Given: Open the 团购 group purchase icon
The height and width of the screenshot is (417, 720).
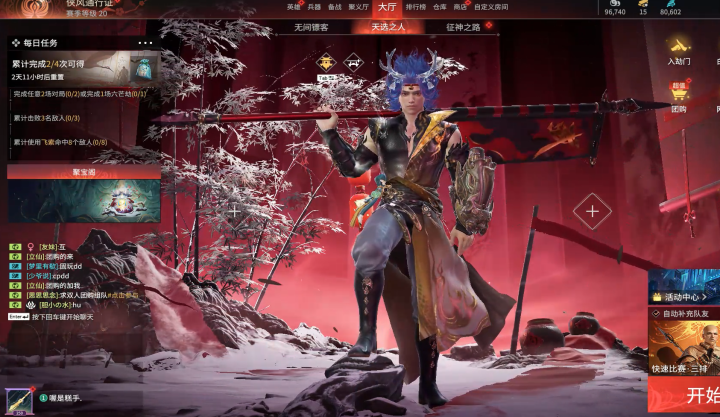Looking at the screenshot, I should click(679, 97).
